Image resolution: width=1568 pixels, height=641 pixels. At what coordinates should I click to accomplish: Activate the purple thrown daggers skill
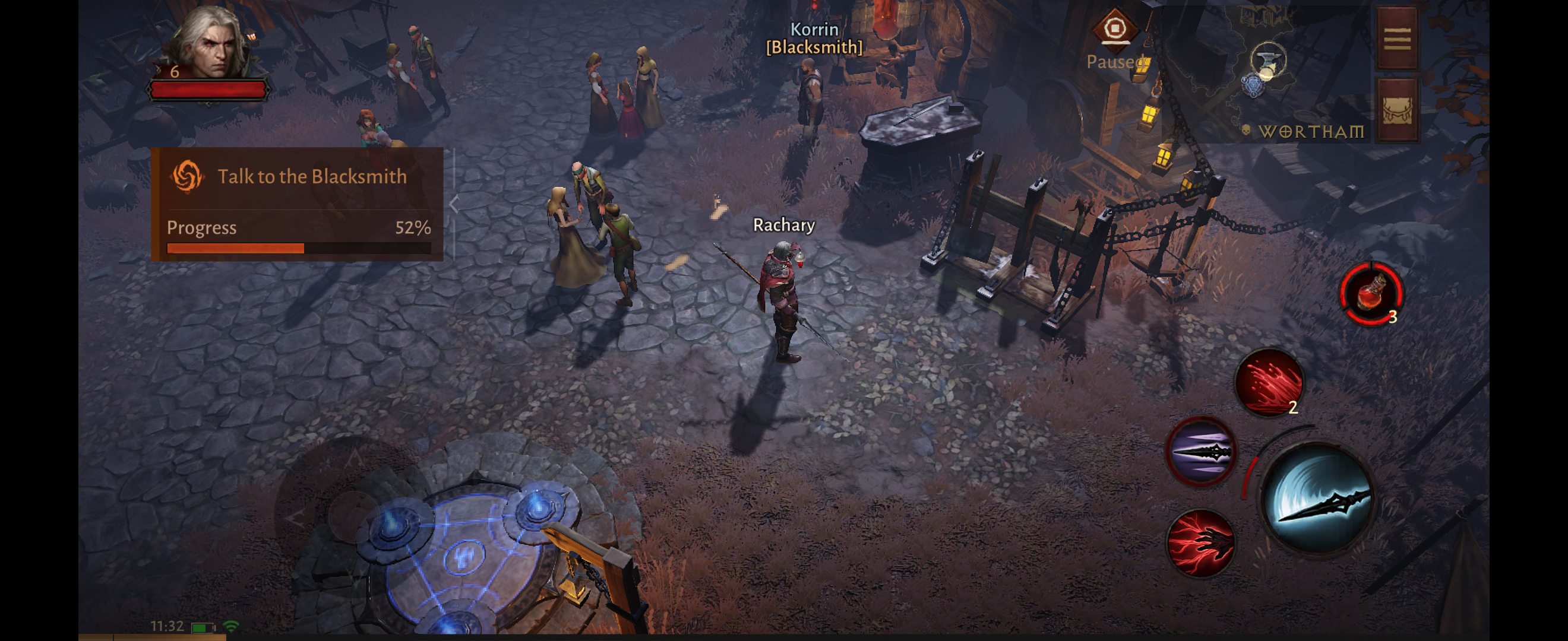1200,452
